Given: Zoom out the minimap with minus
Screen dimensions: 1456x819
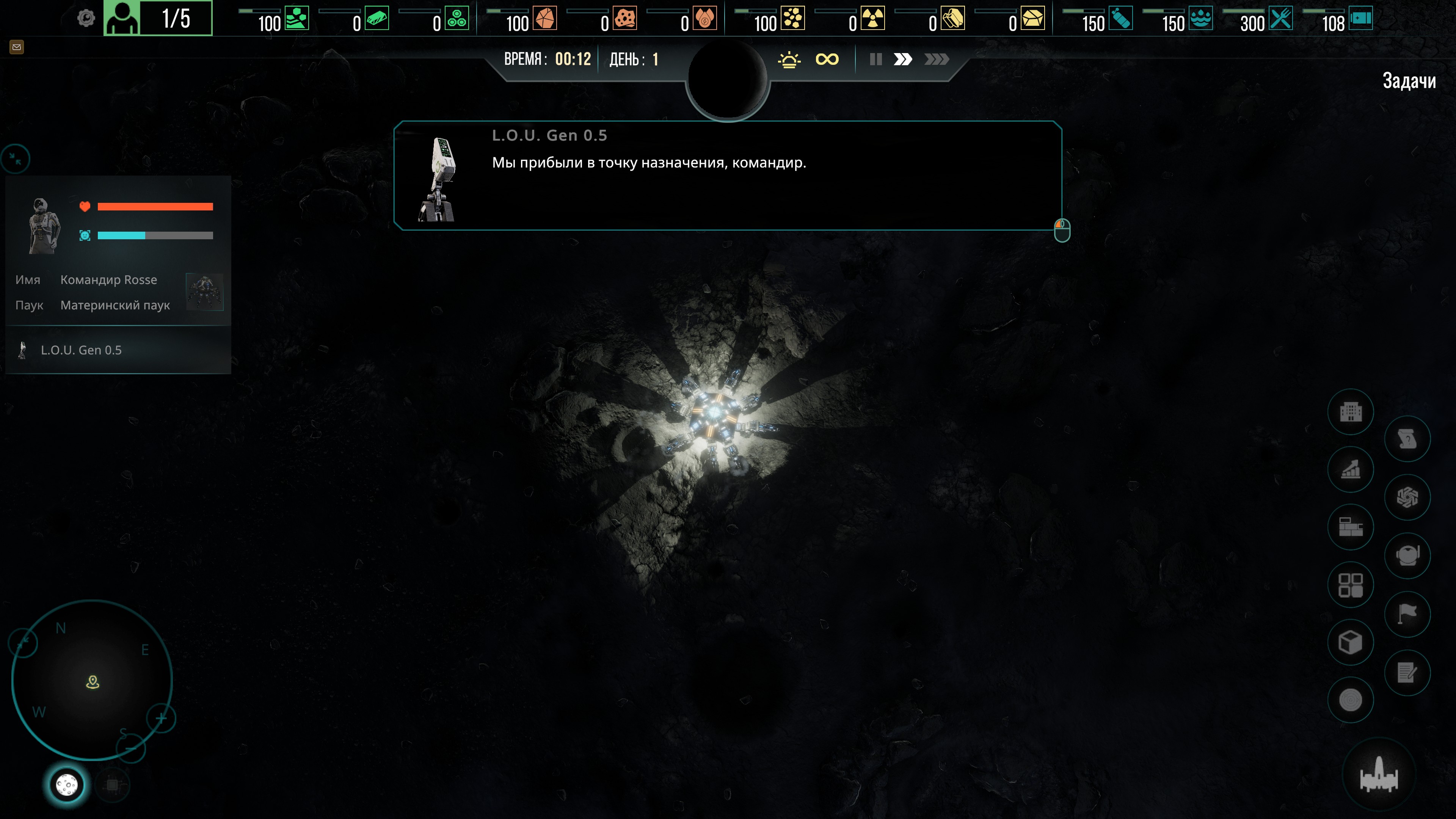Looking at the screenshot, I should tap(130, 748).
